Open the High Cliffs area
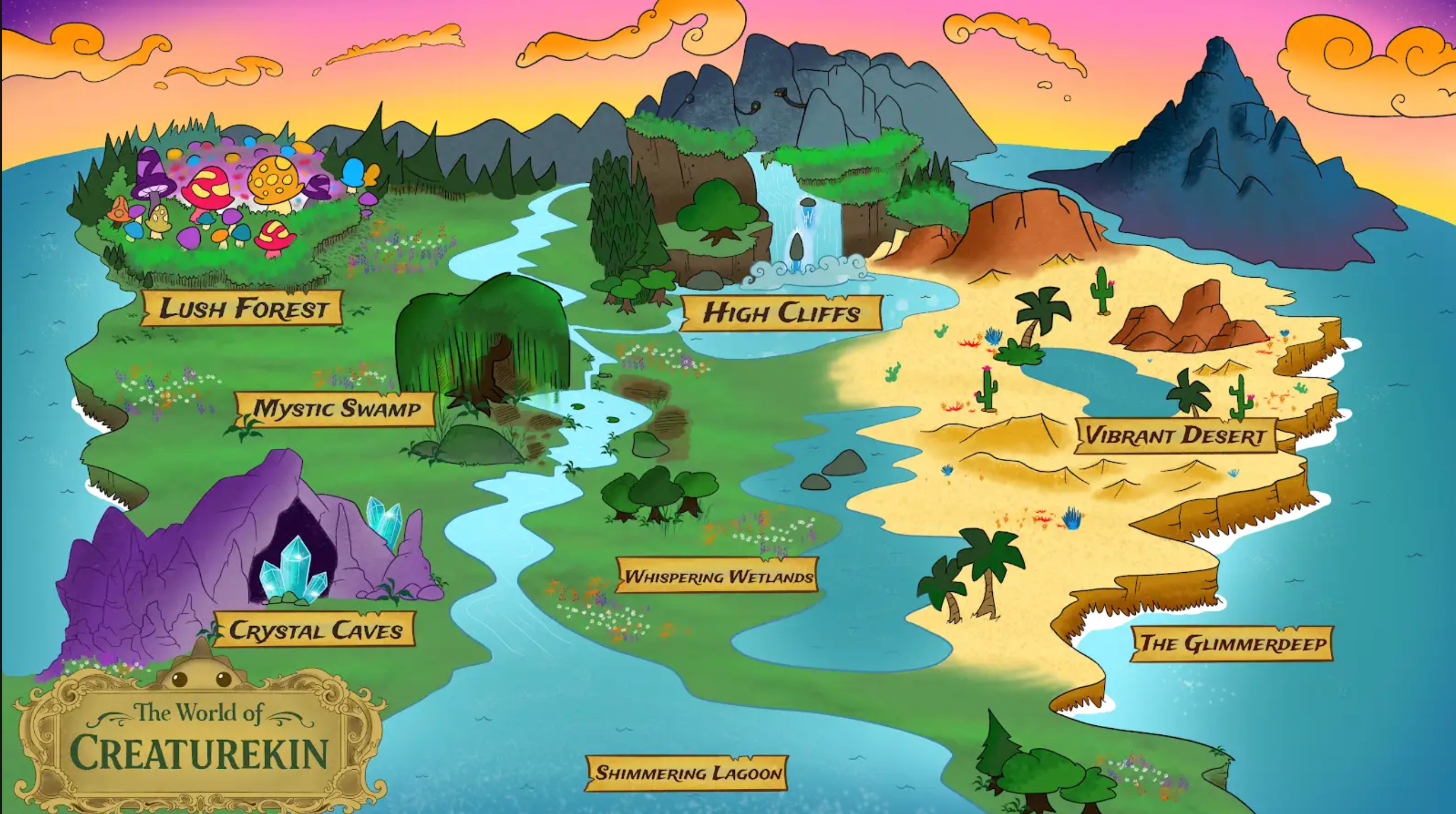Screen dimensions: 1456x814 [x=781, y=312]
